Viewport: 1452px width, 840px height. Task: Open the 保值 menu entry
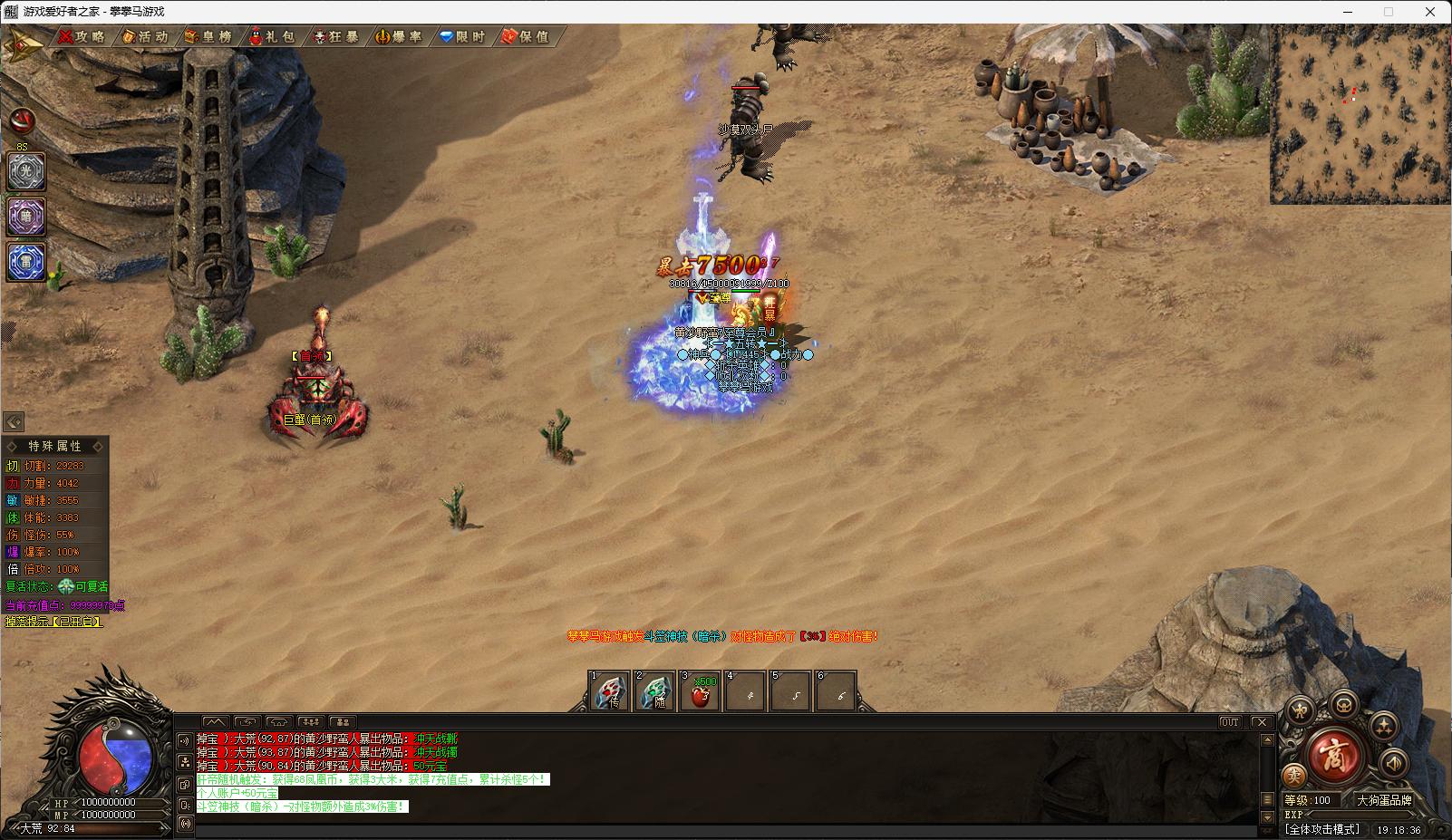point(527,37)
